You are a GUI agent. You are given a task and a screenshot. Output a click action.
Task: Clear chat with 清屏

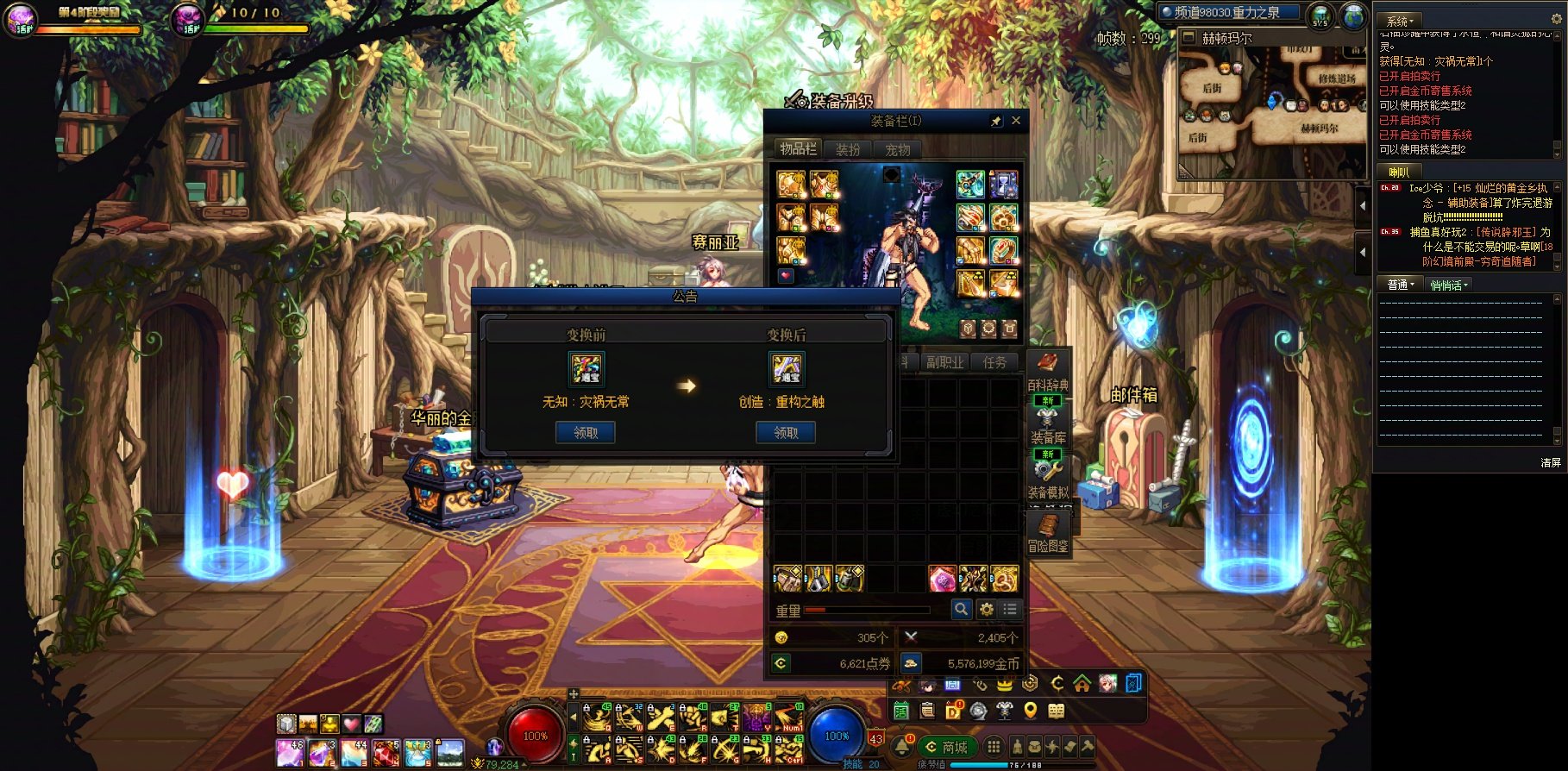[1550, 463]
